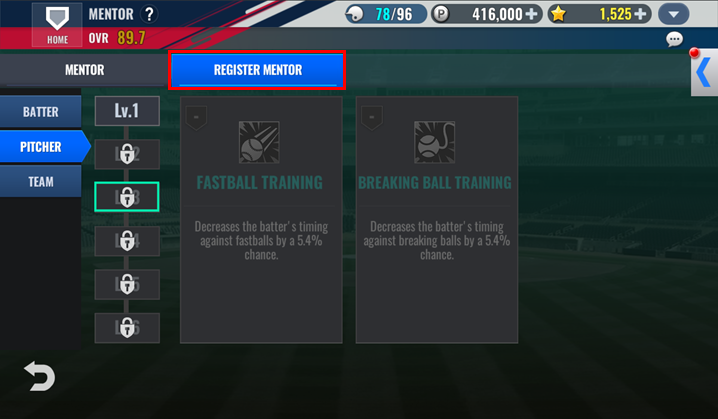Open the Register Mentor tab

[x=257, y=70]
